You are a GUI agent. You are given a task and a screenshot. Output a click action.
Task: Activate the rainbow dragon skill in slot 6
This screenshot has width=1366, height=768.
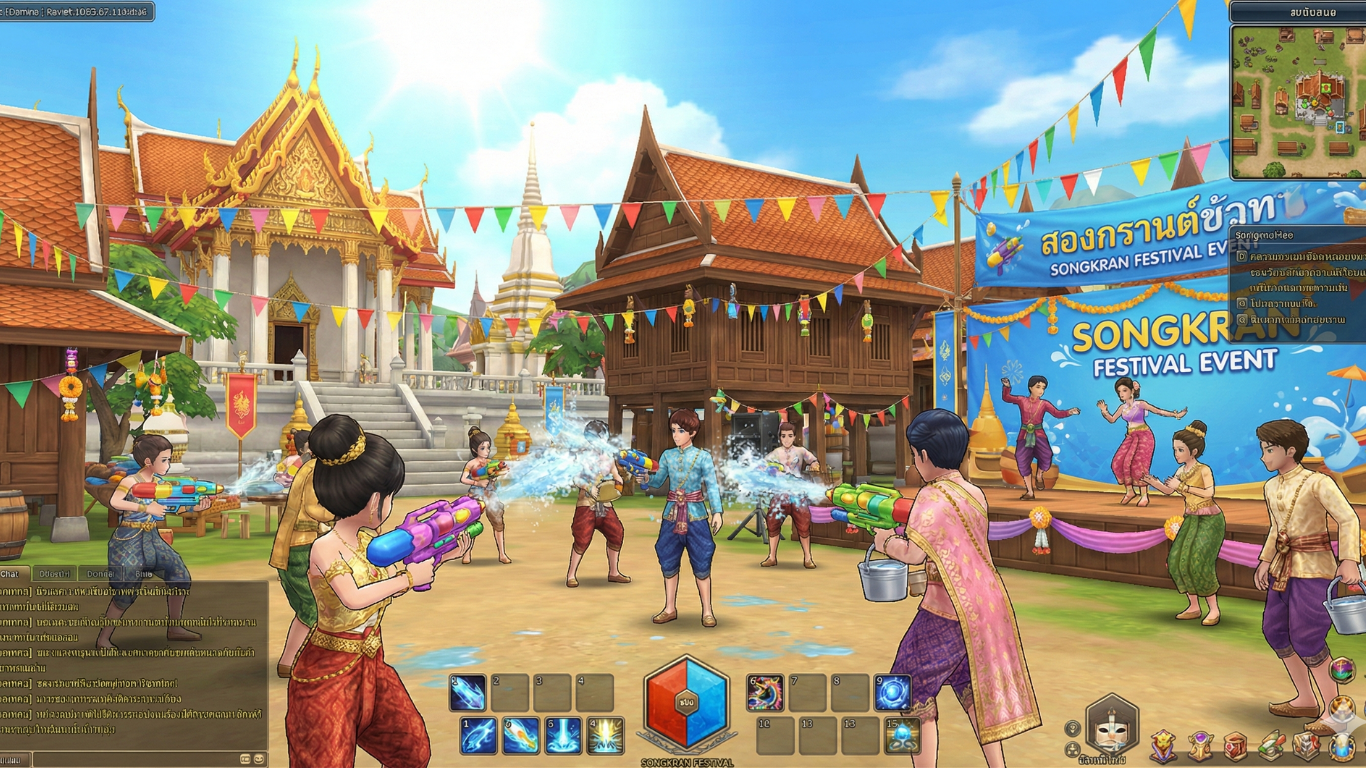765,693
